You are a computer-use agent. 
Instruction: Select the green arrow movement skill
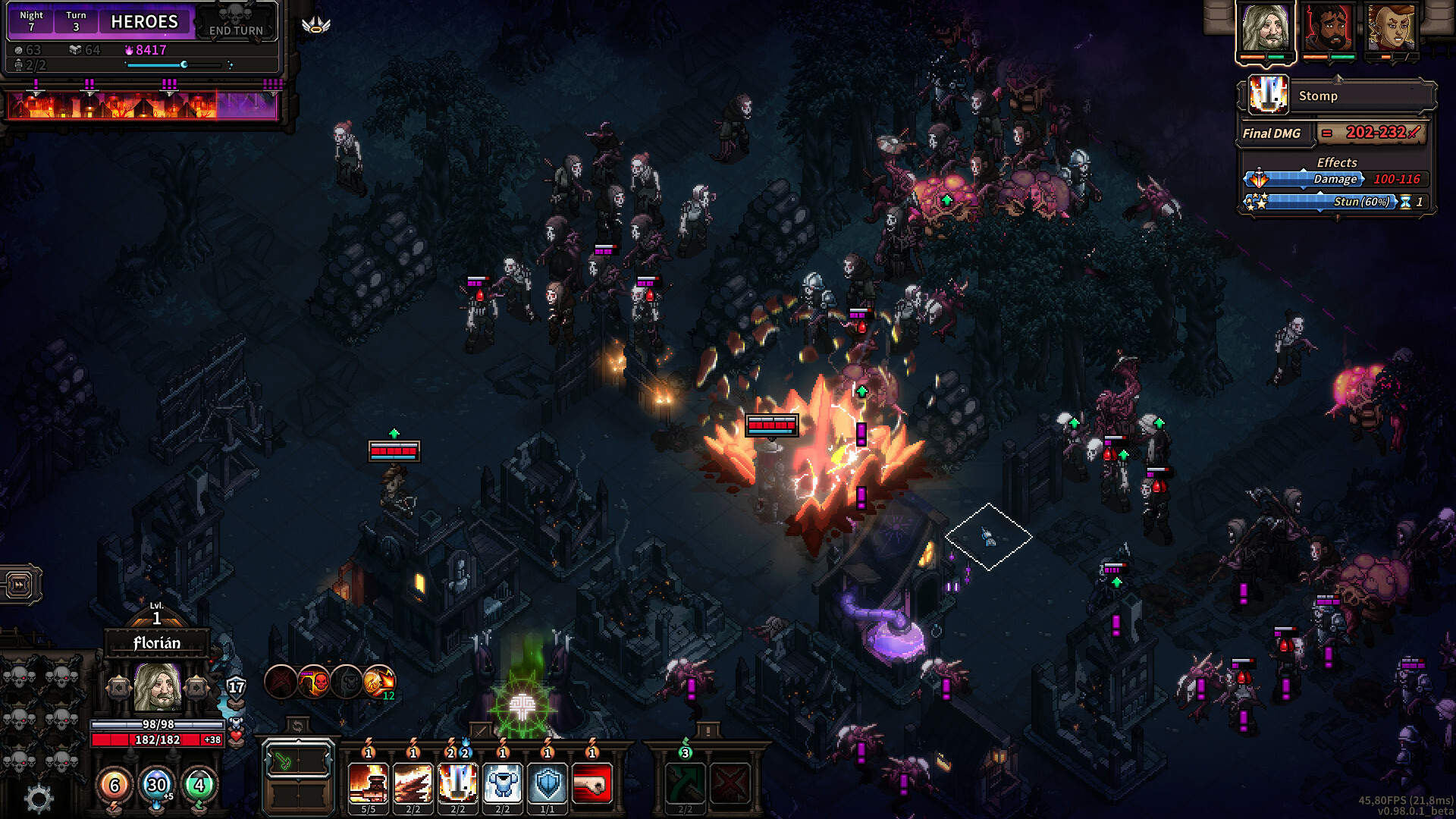pos(683,783)
